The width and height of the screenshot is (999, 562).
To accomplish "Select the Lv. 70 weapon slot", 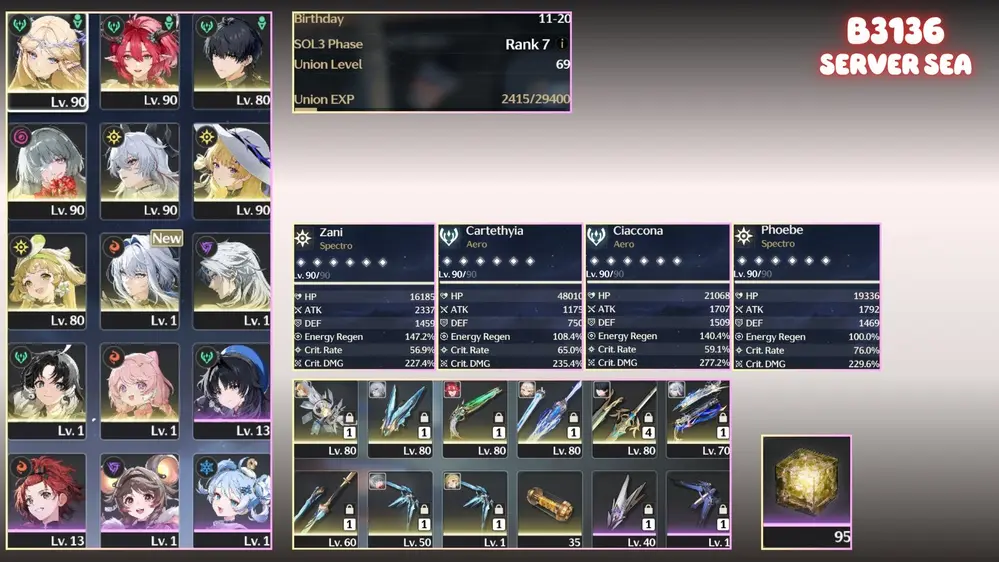I will pos(698,418).
